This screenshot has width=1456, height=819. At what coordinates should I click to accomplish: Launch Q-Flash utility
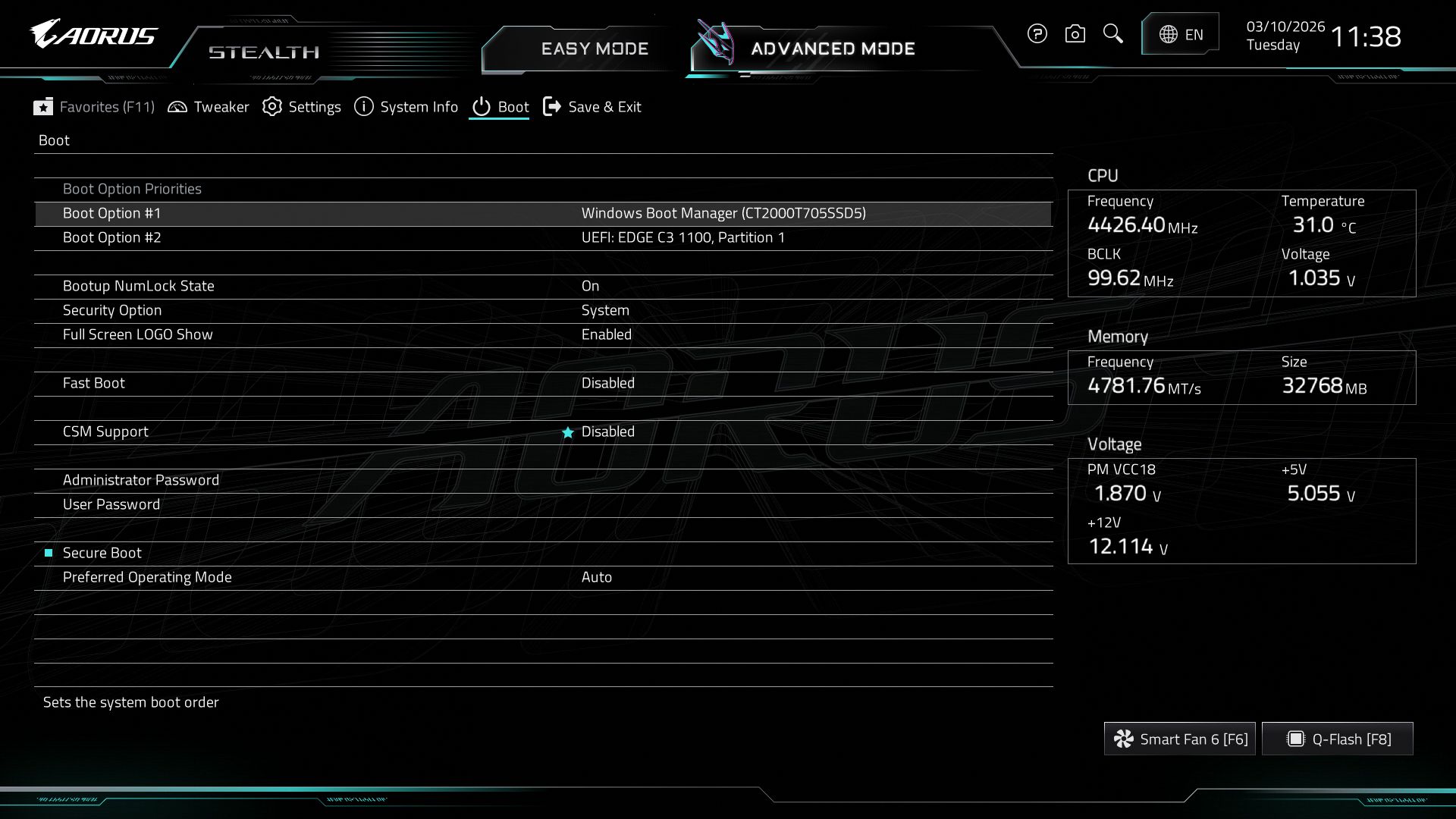[x=1337, y=738]
